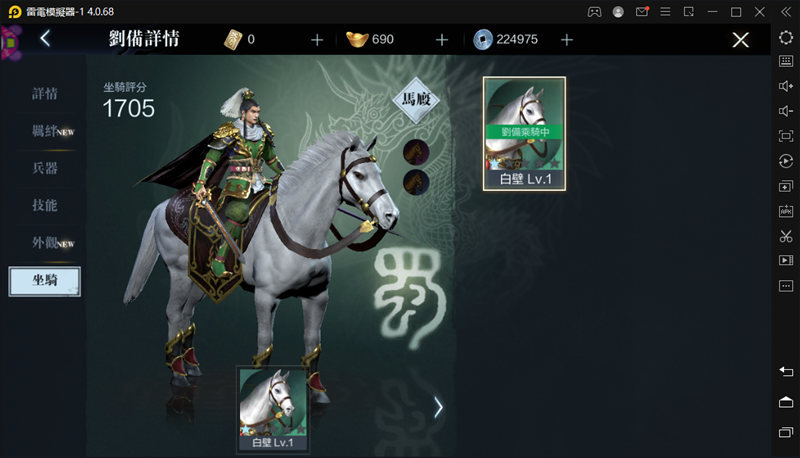Close the Liu Bei details screen

(740, 40)
